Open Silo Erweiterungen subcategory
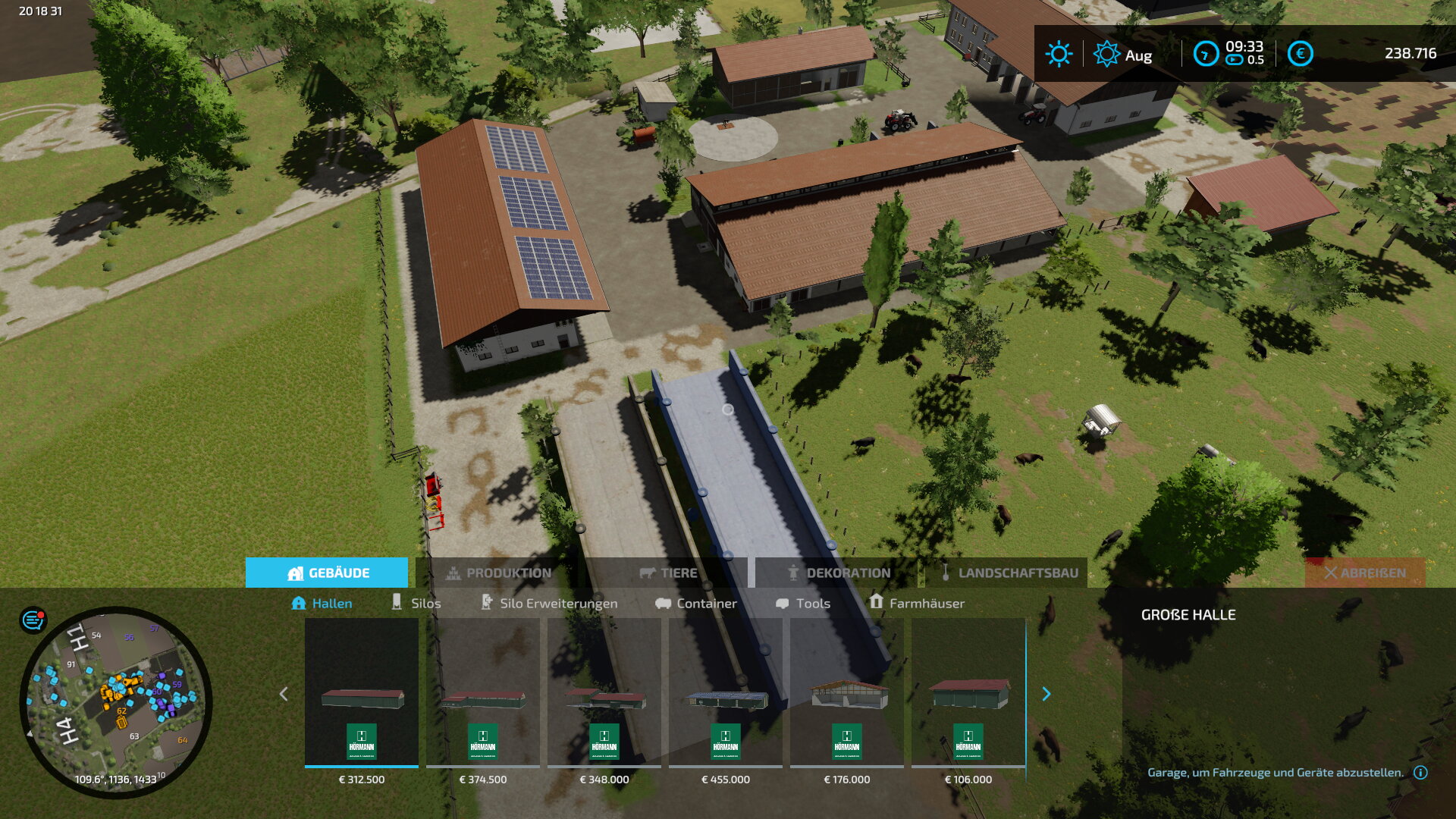Image resolution: width=1456 pixels, height=819 pixels. click(x=549, y=603)
